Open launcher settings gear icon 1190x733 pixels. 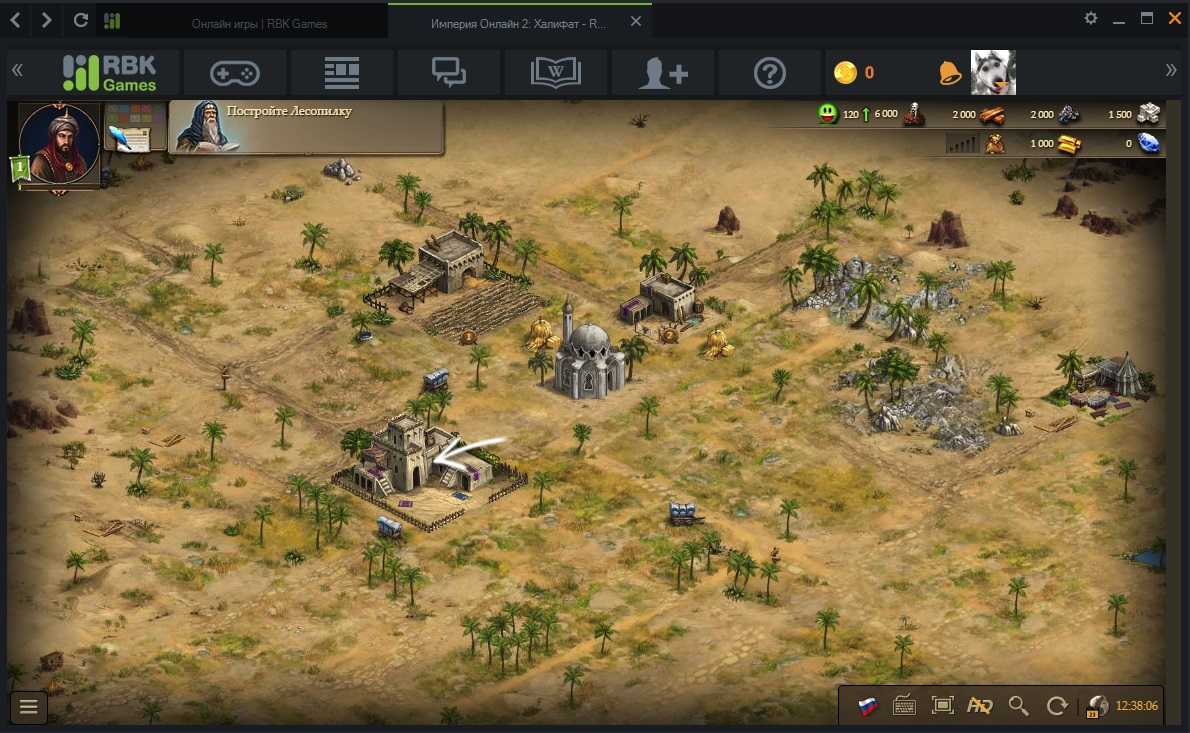(x=1091, y=19)
